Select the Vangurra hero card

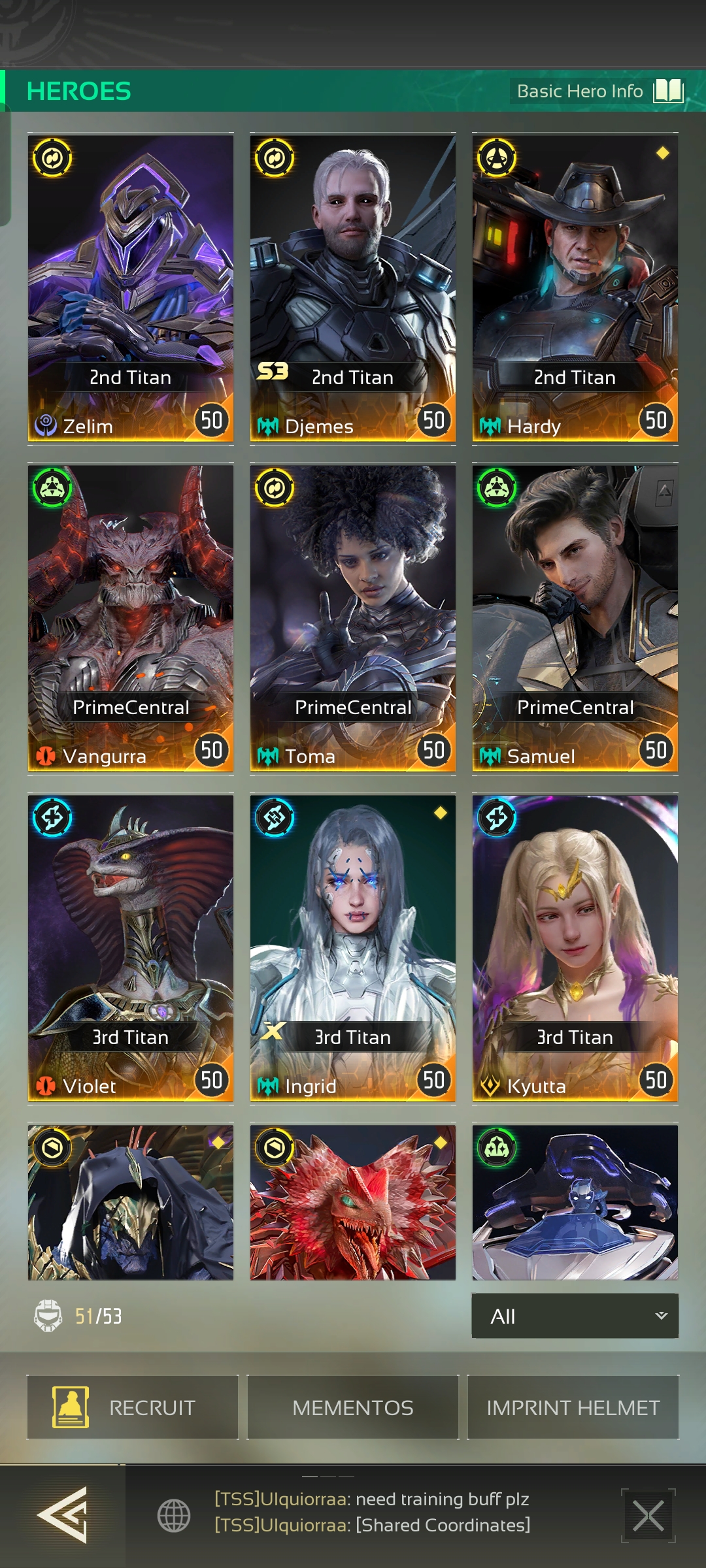tap(131, 617)
